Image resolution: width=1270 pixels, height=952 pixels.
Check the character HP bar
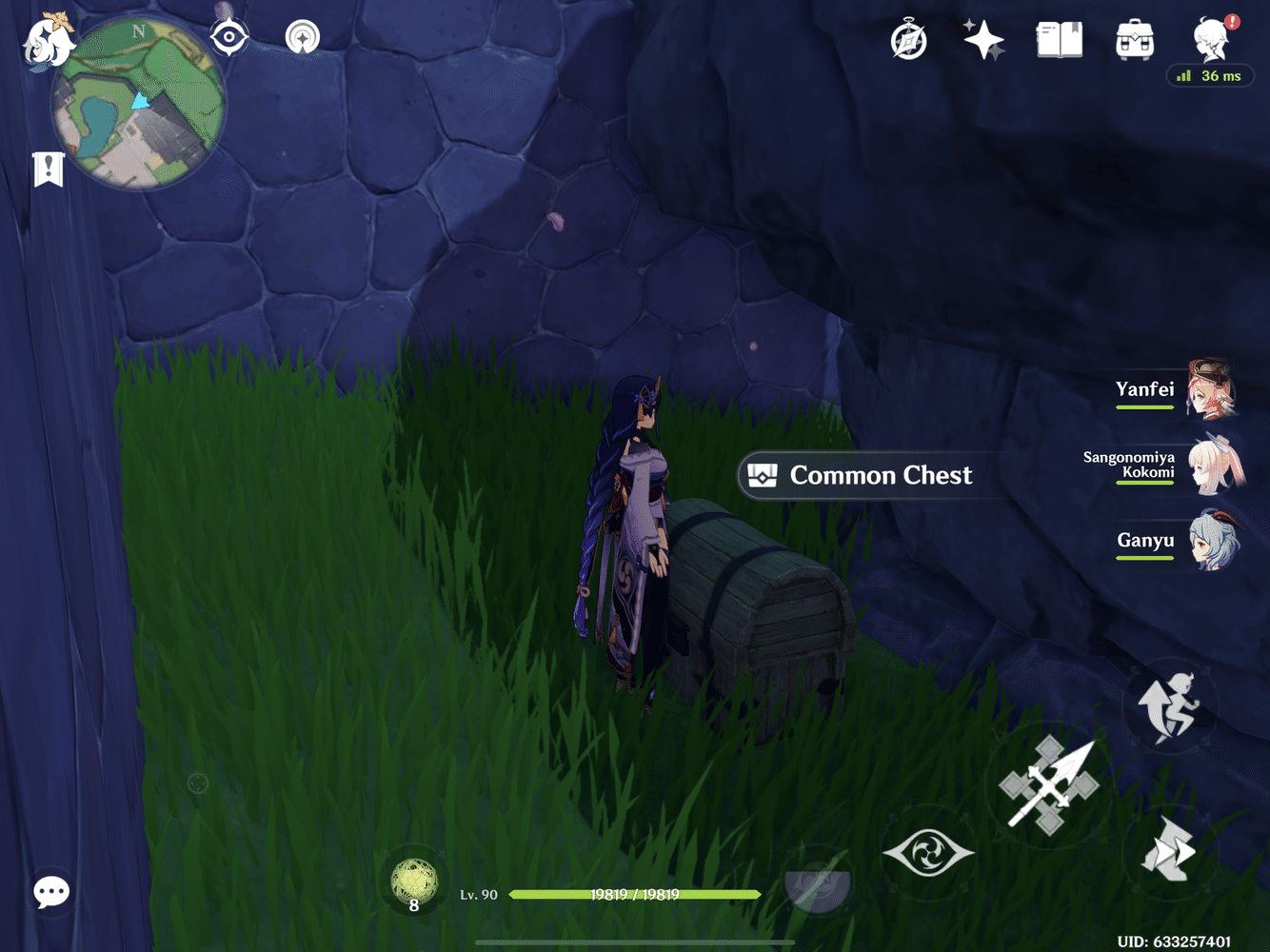(636, 895)
